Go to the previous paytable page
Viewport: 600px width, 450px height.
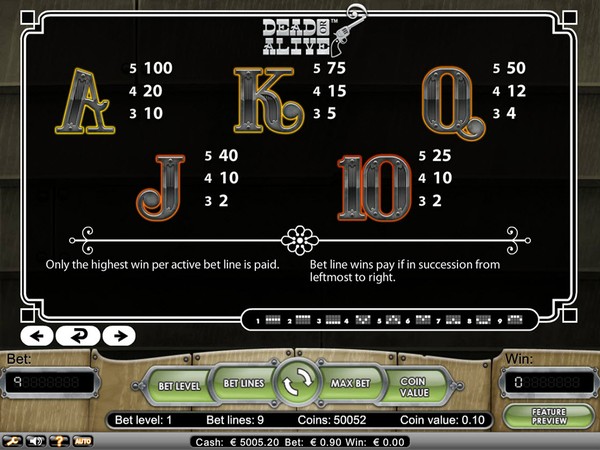pyautogui.click(x=36, y=335)
